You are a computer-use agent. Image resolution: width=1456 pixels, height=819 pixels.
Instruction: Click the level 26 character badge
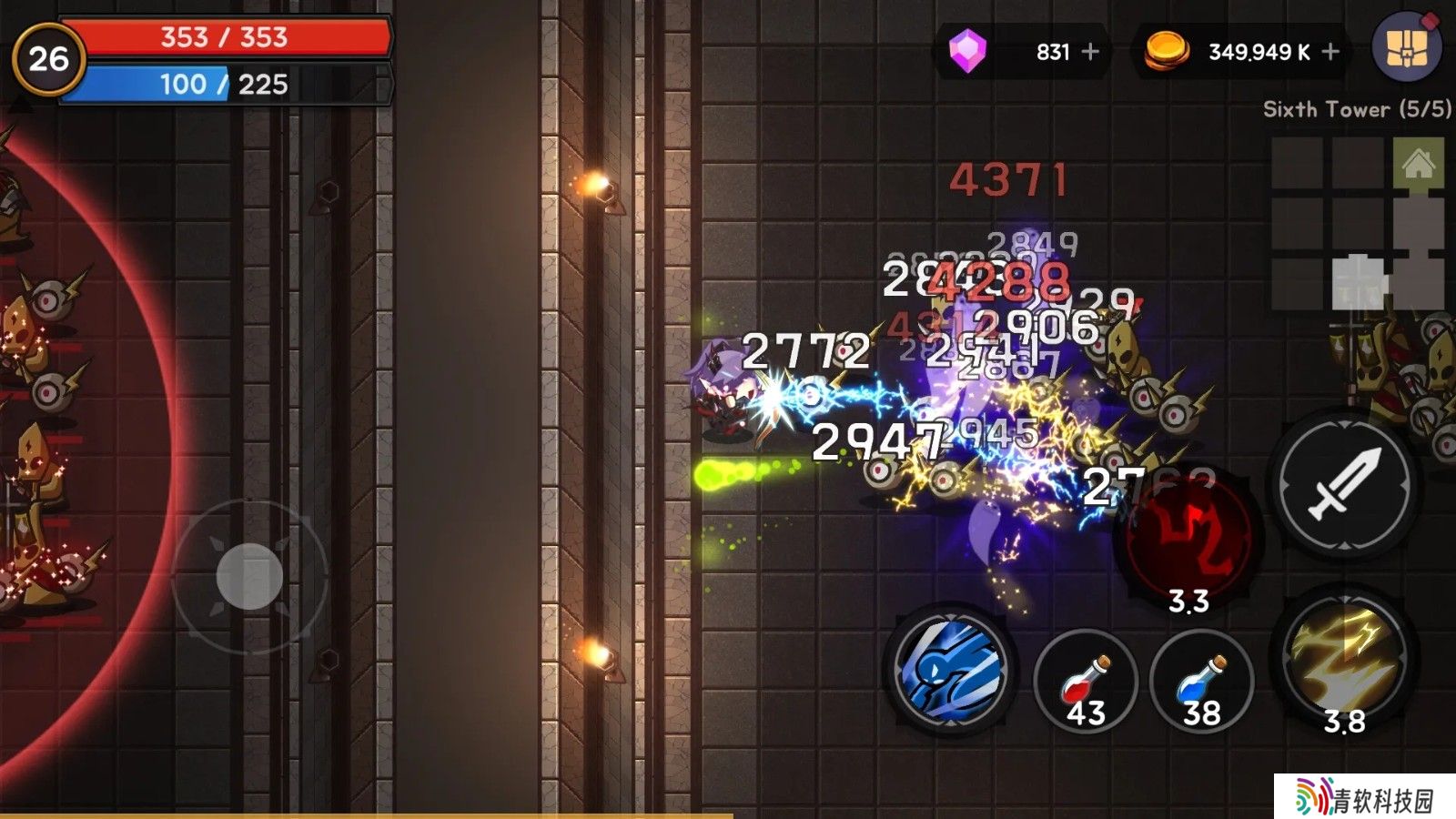click(48, 59)
